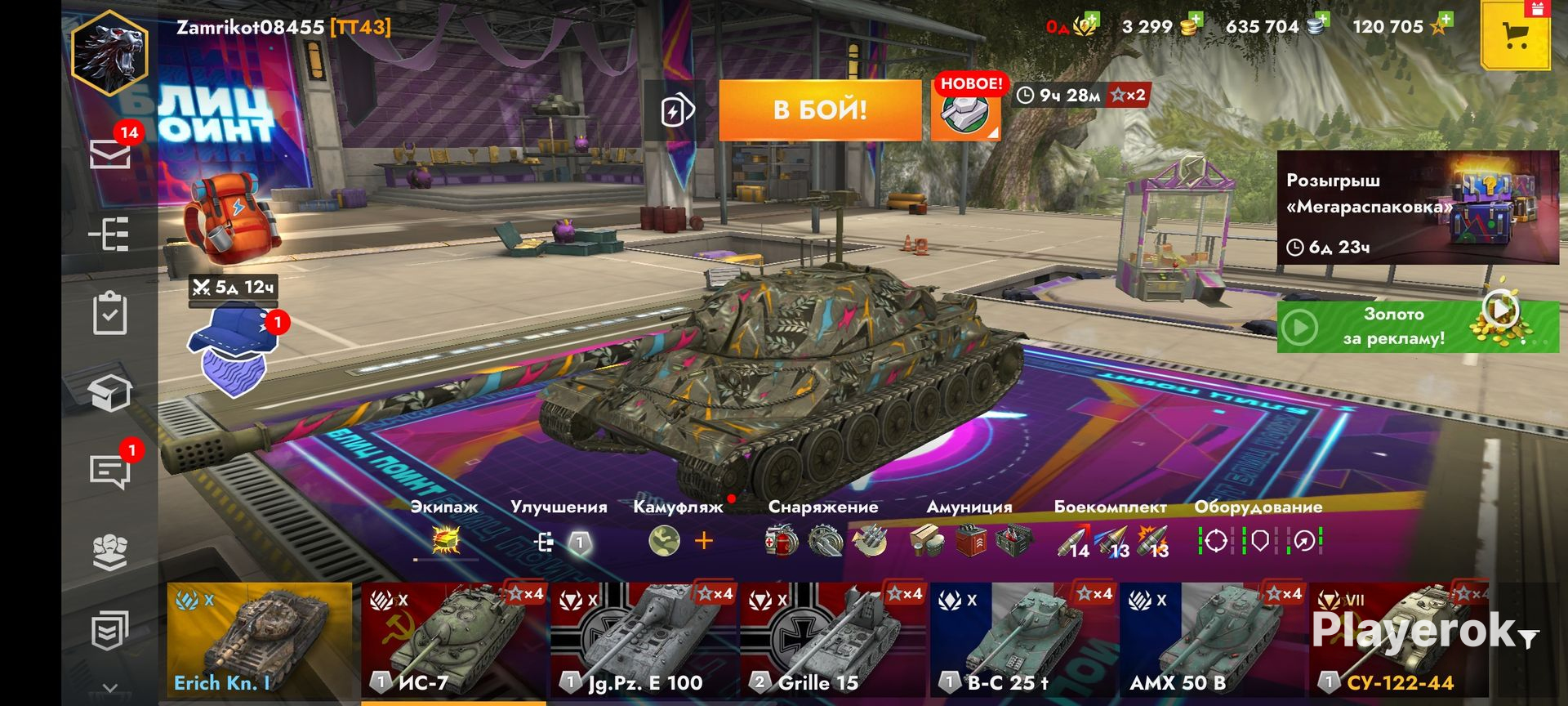This screenshot has height=706, width=1568.
Task: Open the chat with 1 notification
Action: coord(110,471)
